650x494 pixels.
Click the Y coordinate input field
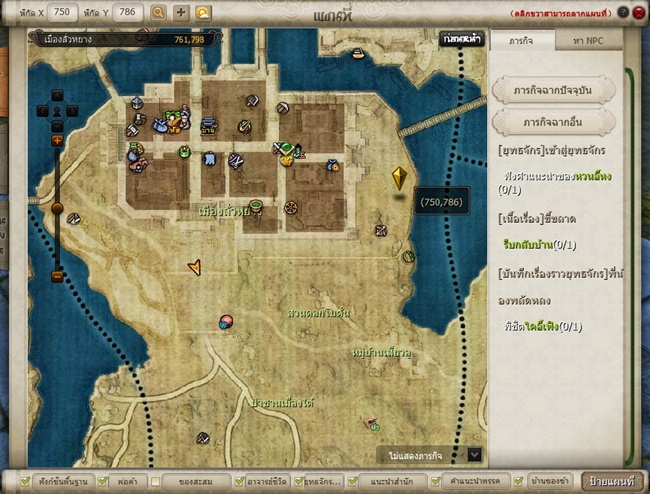coord(130,12)
